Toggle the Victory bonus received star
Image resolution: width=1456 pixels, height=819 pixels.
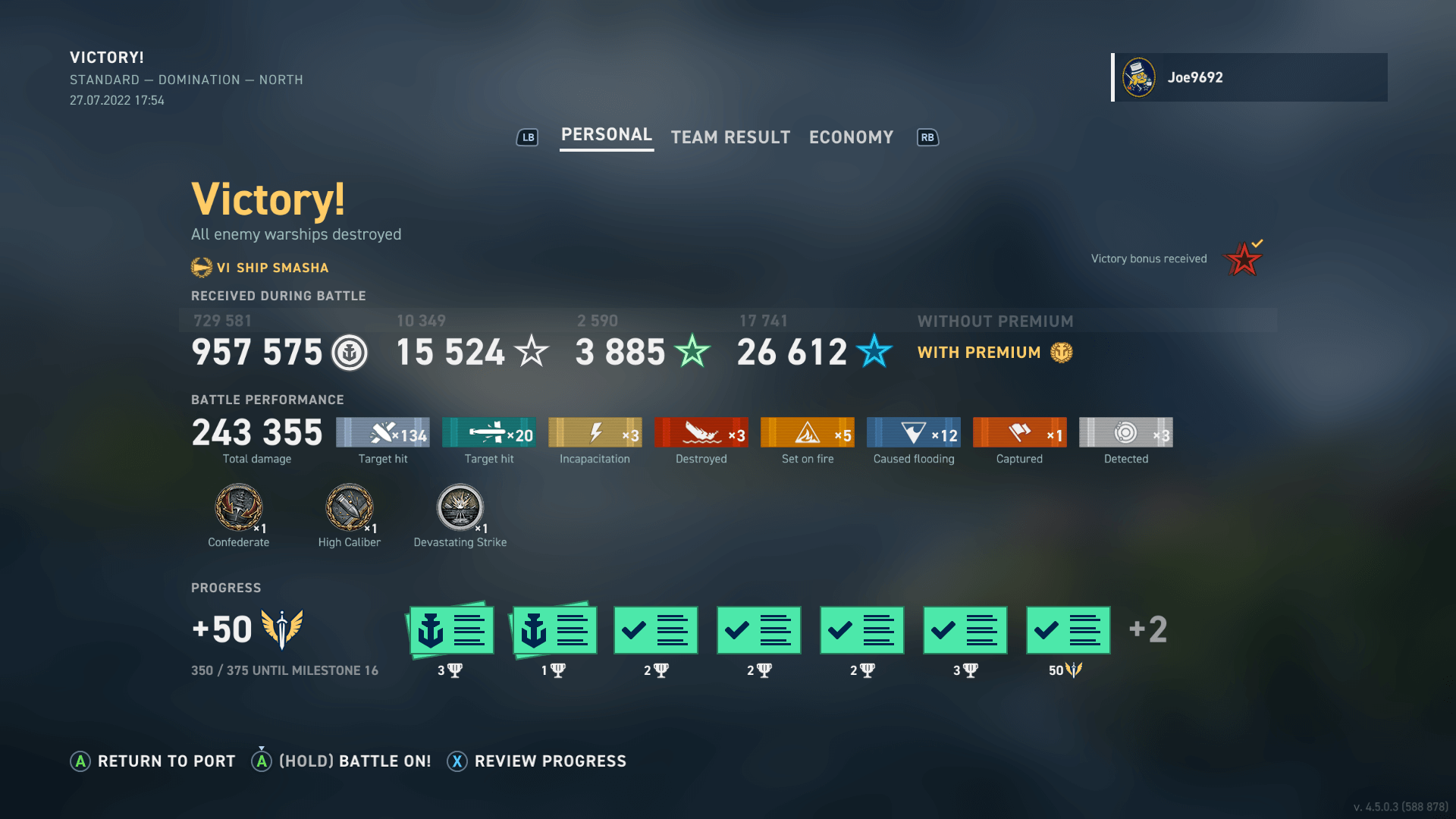[x=1242, y=258]
